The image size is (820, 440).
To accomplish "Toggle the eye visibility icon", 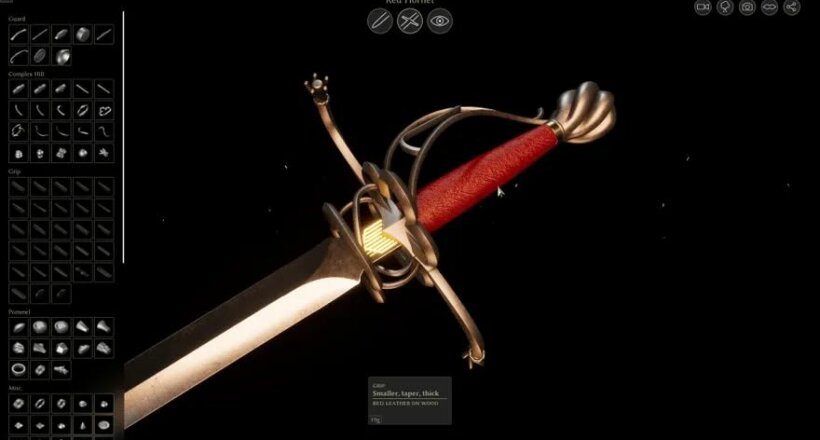I will [x=440, y=21].
